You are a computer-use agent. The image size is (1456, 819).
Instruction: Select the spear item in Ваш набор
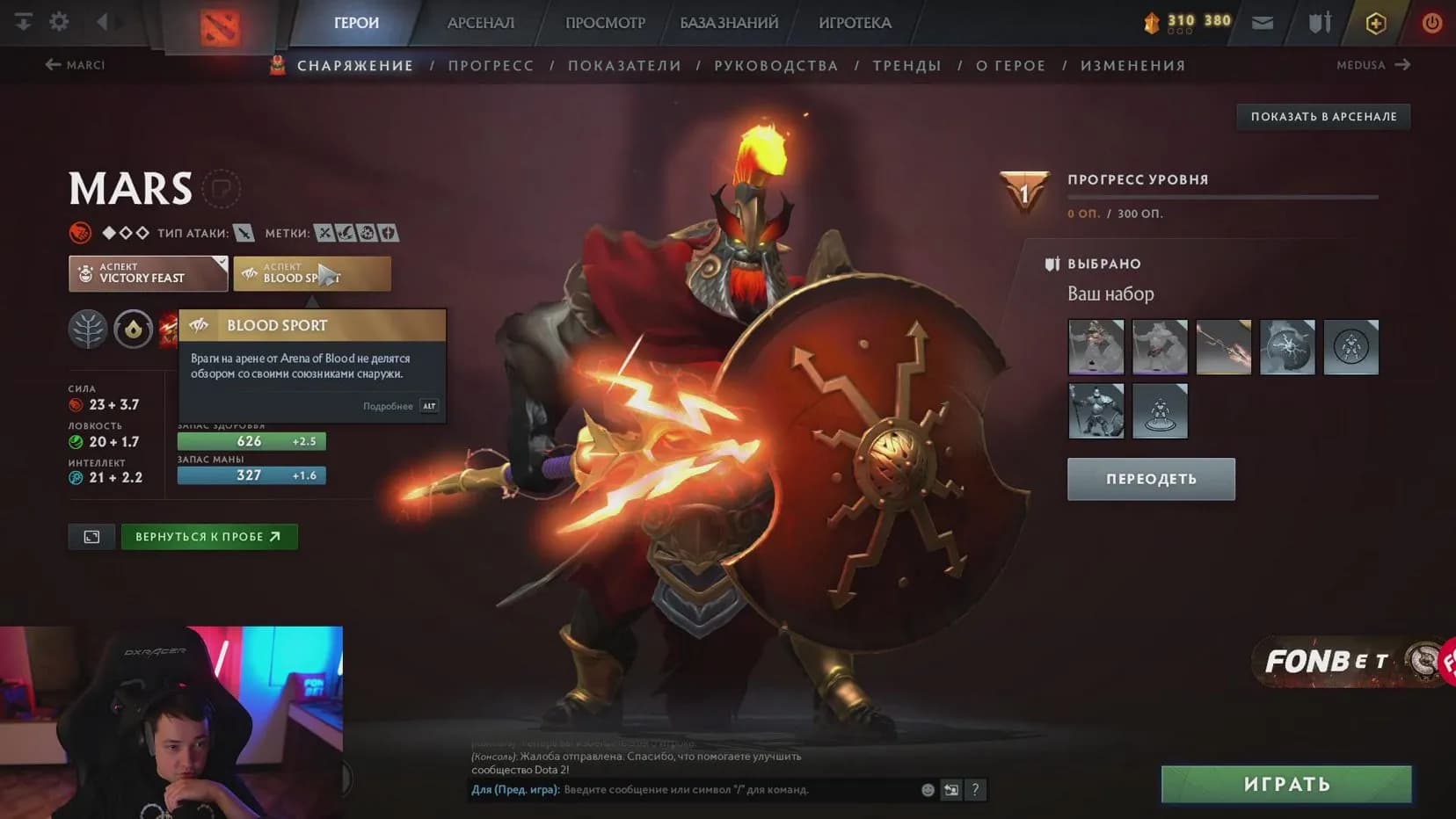point(1223,347)
